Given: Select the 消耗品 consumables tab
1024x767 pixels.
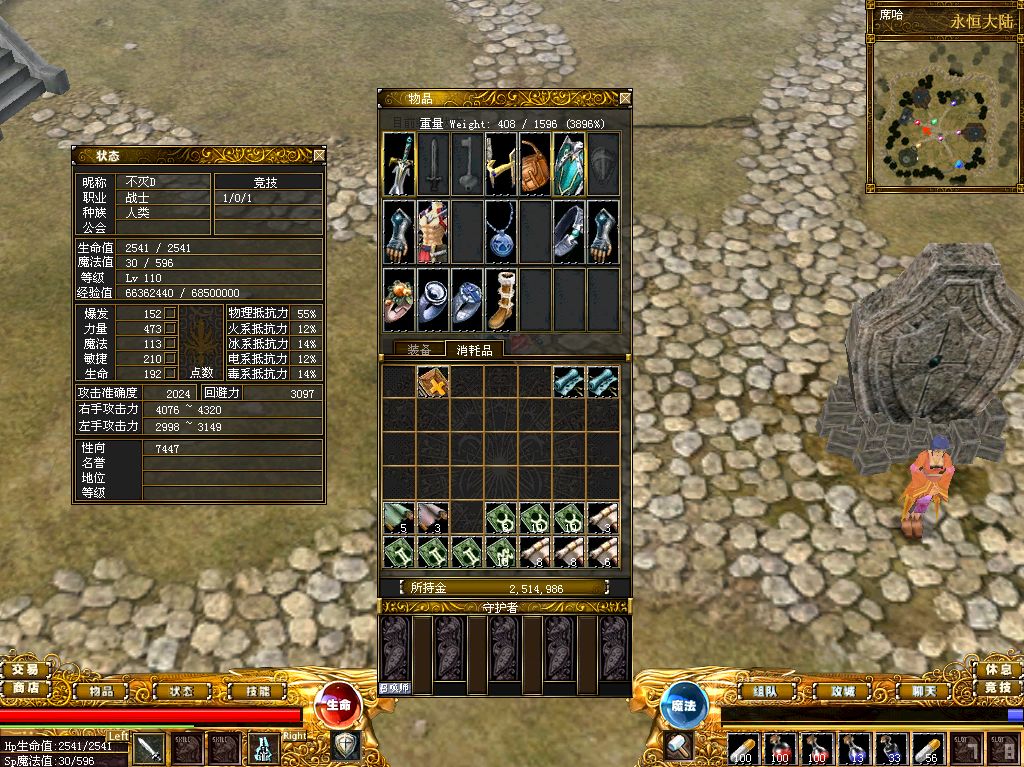Looking at the screenshot, I should (474, 349).
